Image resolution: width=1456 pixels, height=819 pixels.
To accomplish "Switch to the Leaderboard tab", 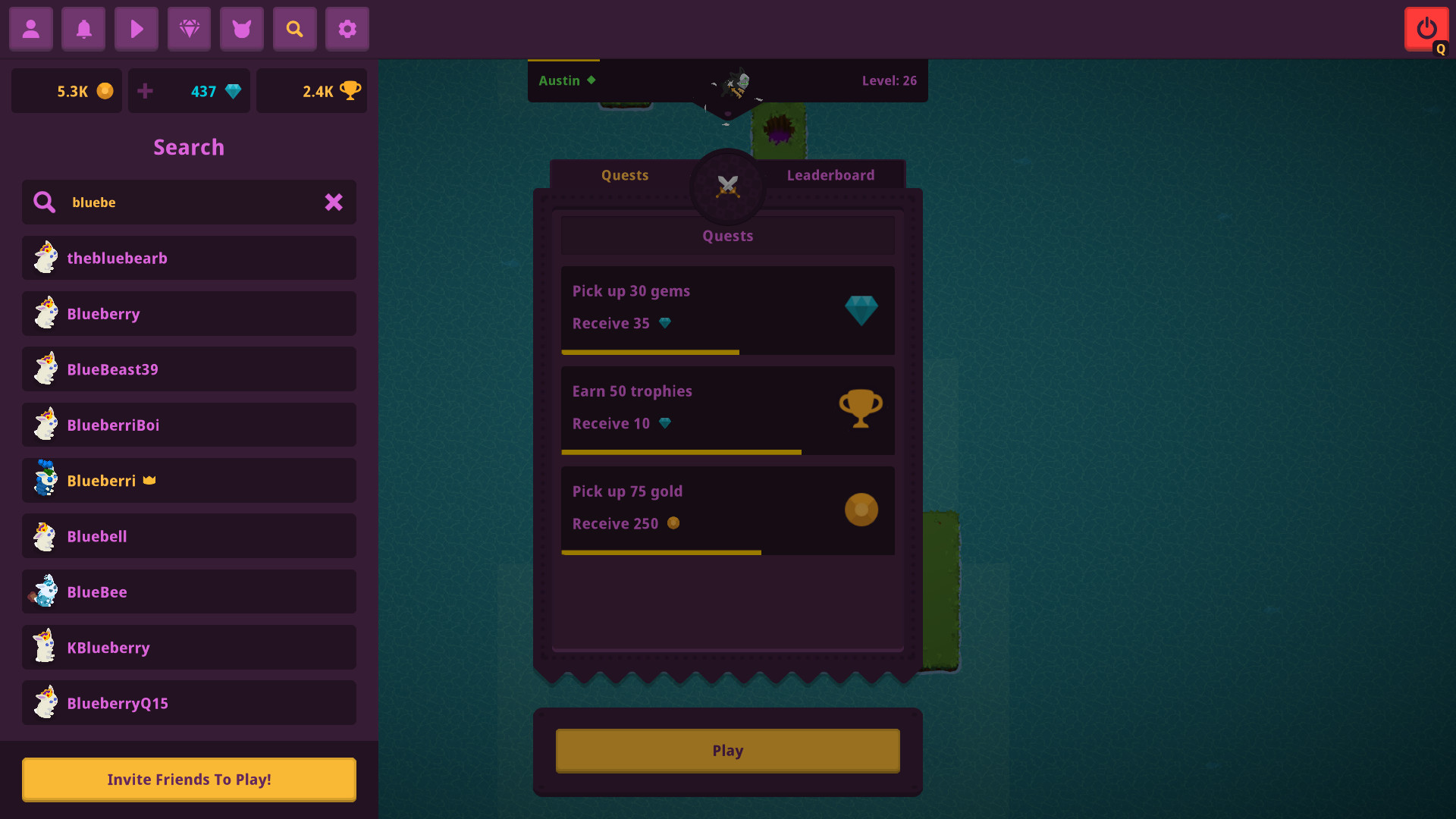I will click(x=830, y=175).
